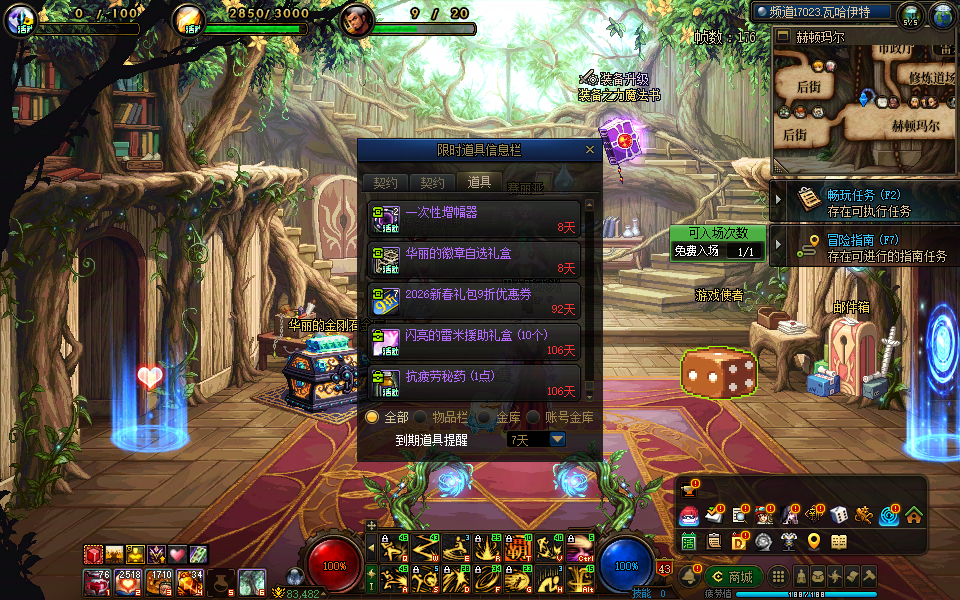This screenshot has width=960, height=600.
Task: Select the 一次性增幅器 item row
Action: click(474, 219)
